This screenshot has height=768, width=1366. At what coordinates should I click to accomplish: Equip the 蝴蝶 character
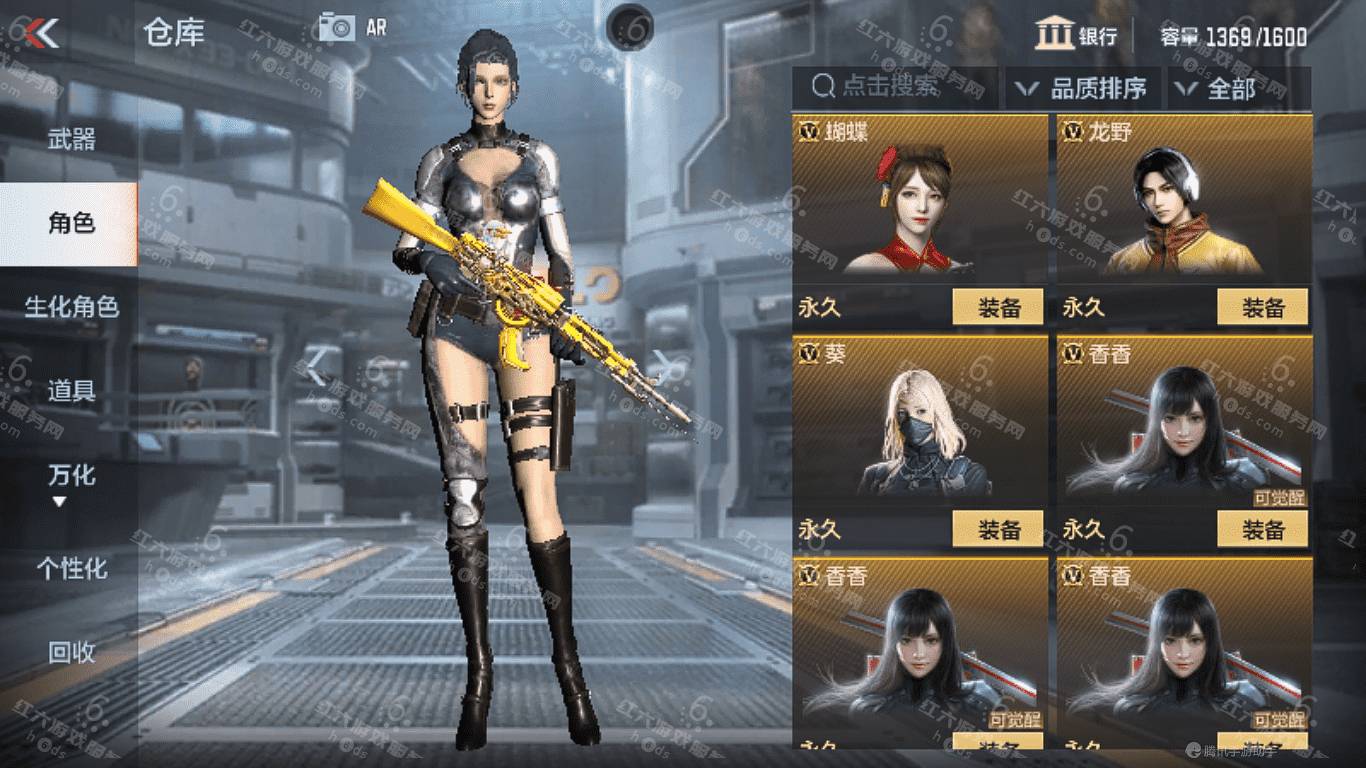(x=997, y=307)
